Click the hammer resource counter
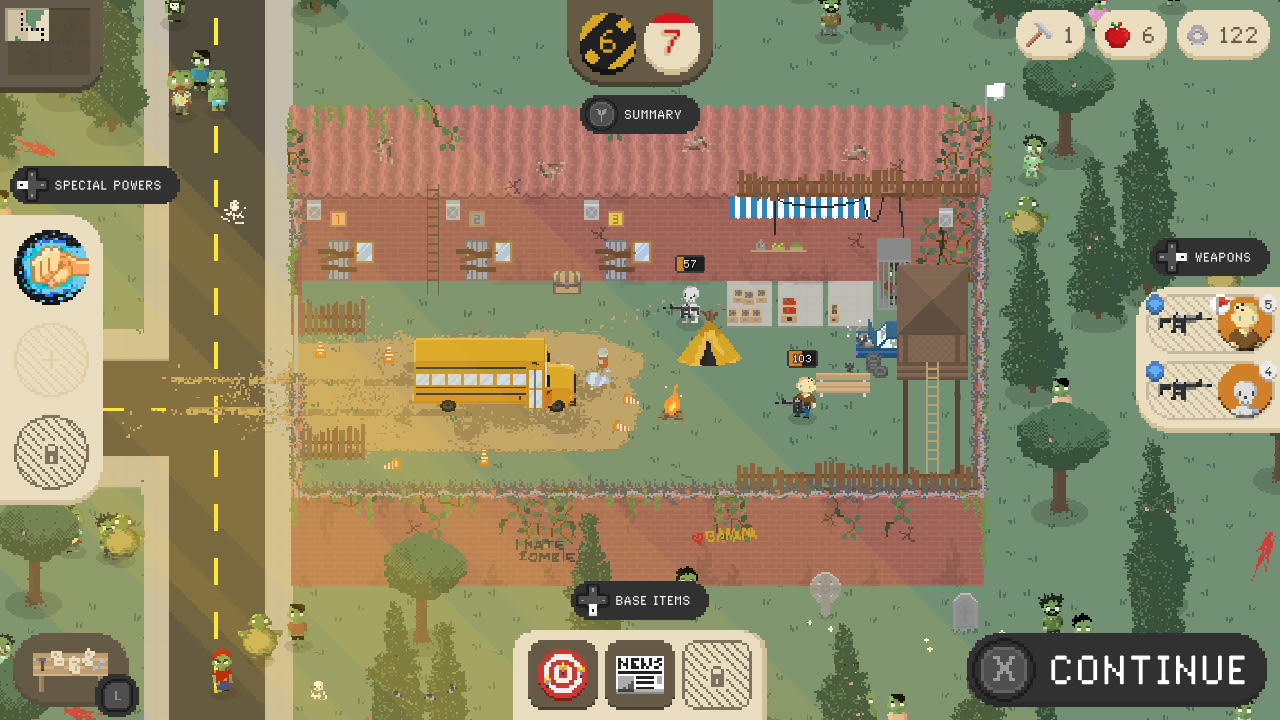This screenshot has width=1280, height=720. [x=1048, y=34]
